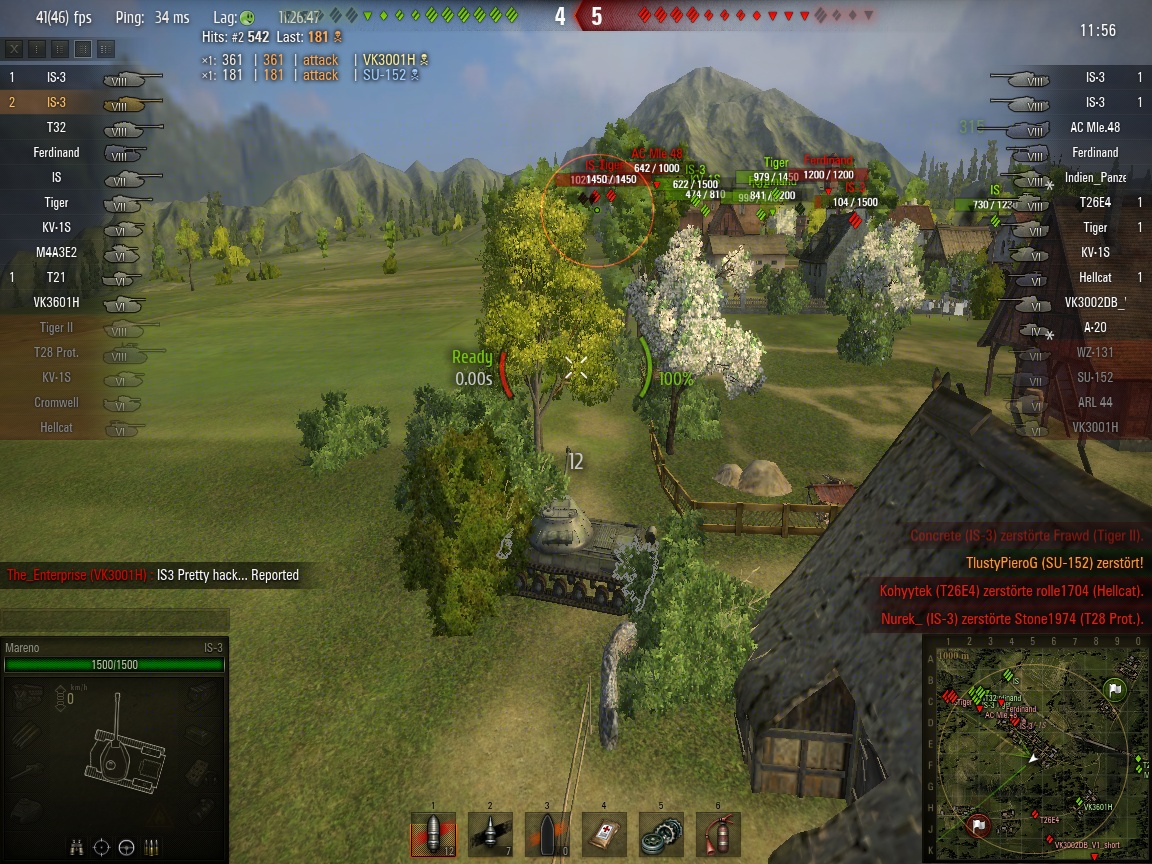The image size is (1152, 864).
Task: Select AC Mle.48 in enemy team list
Action: [1078, 128]
